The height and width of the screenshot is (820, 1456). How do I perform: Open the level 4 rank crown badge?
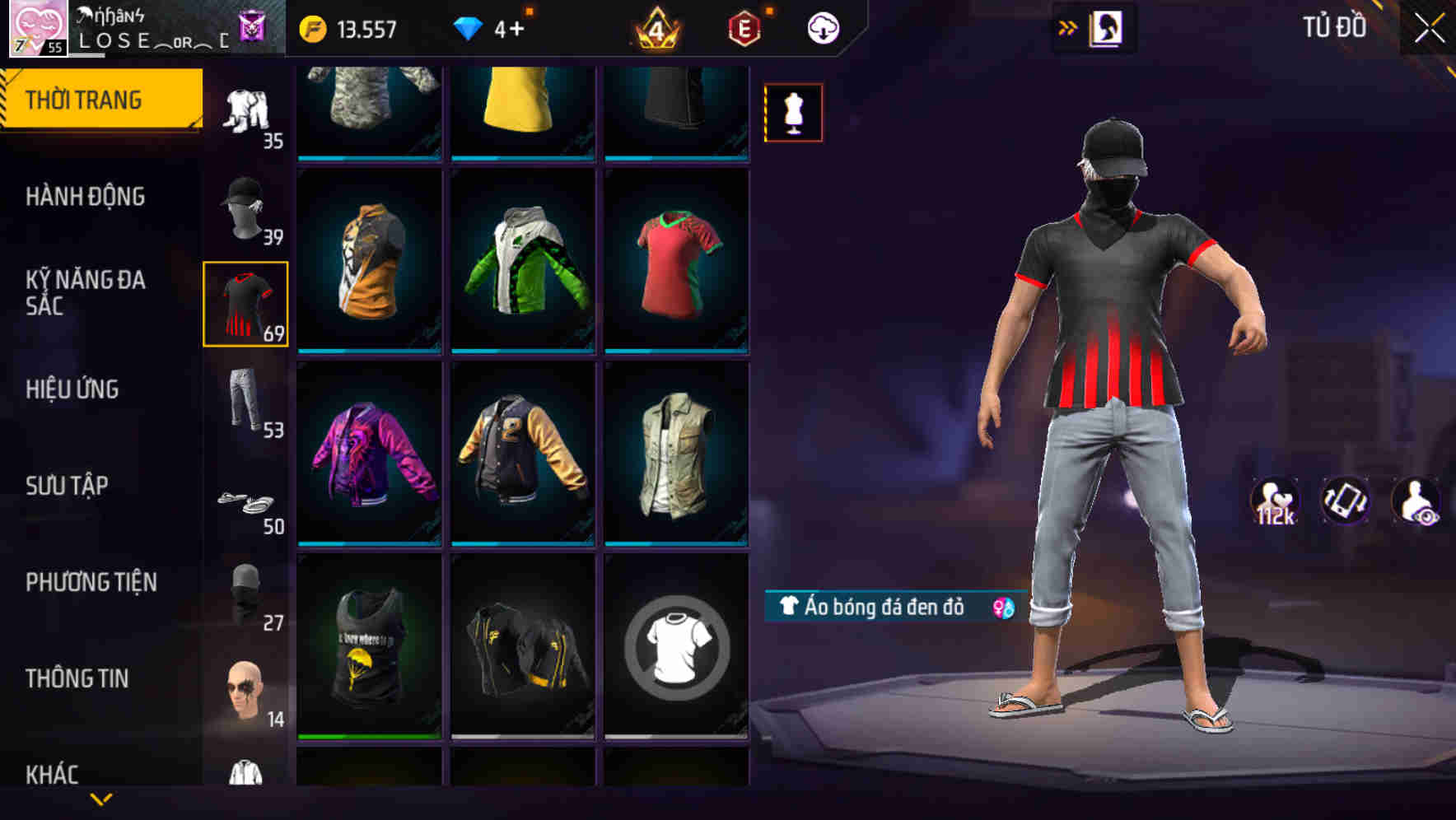[655, 27]
